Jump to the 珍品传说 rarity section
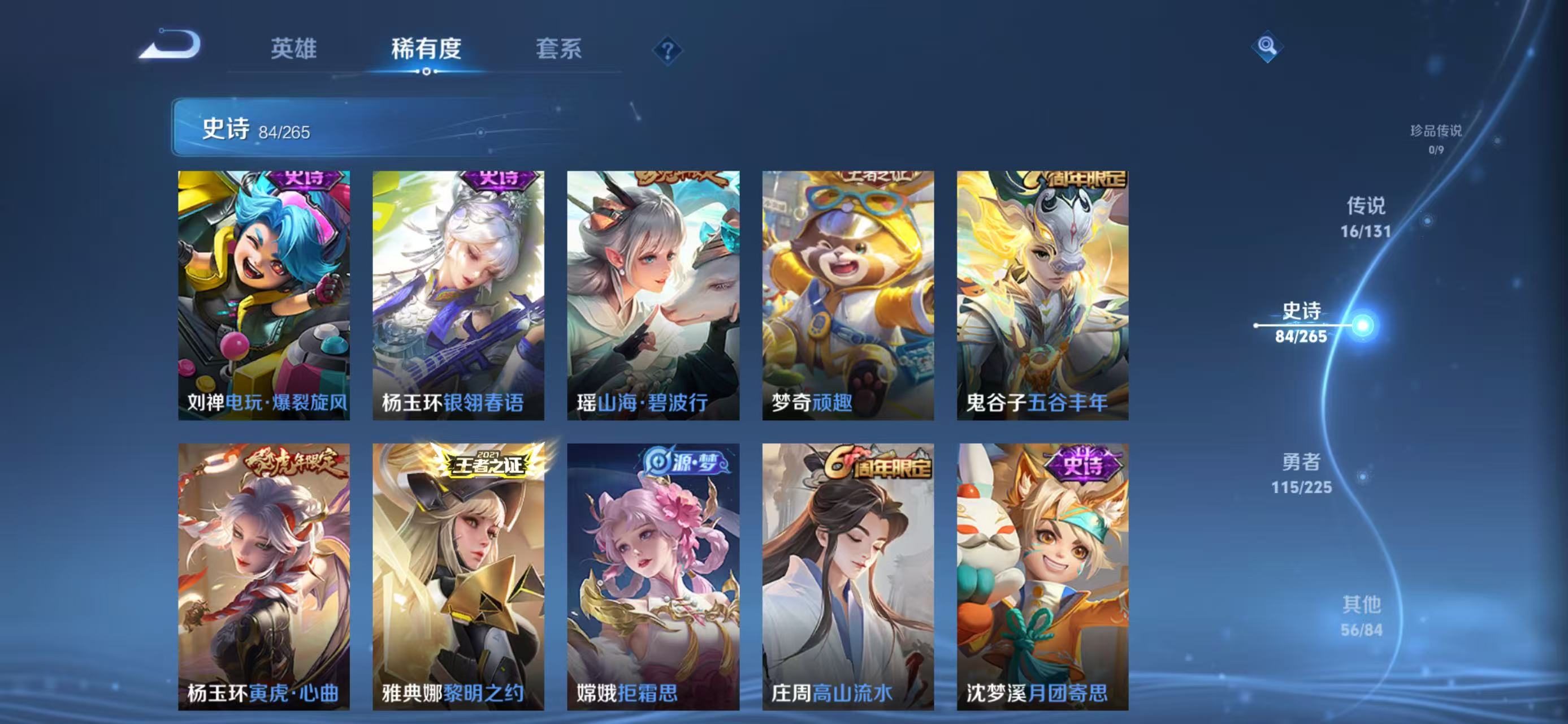 click(x=1435, y=138)
